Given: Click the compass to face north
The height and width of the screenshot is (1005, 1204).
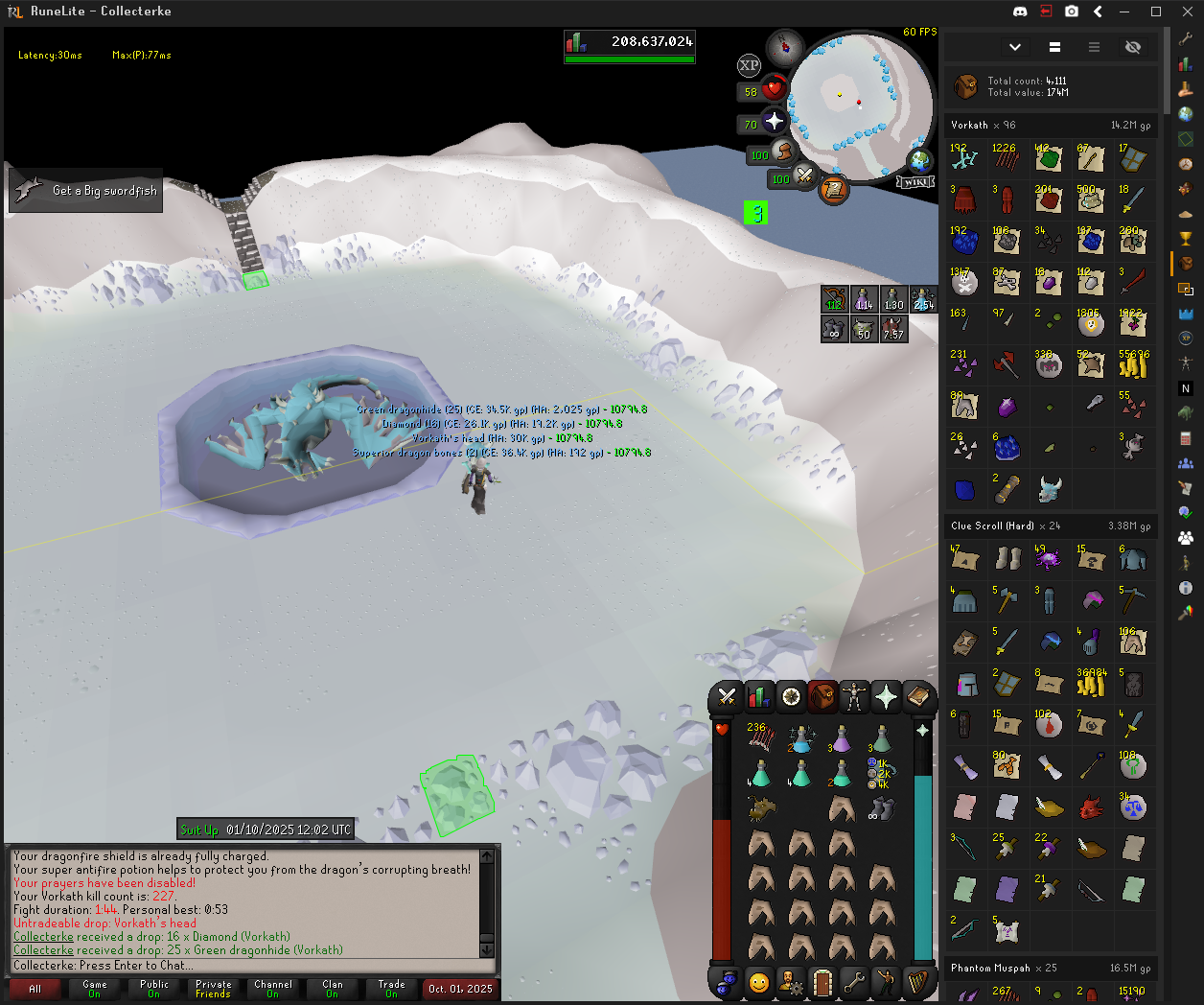Looking at the screenshot, I should coord(785,47).
